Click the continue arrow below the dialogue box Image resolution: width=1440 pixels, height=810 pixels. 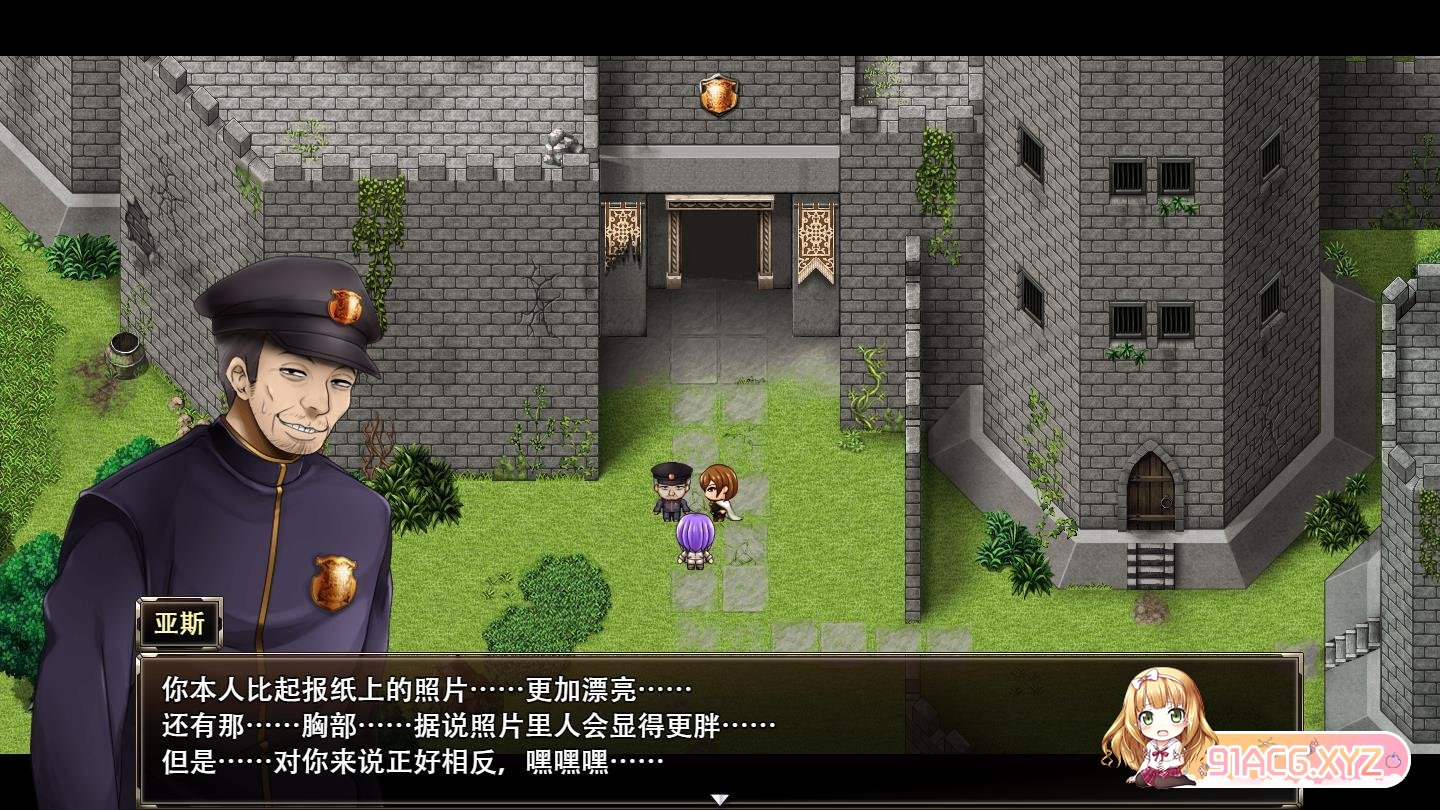point(719,798)
